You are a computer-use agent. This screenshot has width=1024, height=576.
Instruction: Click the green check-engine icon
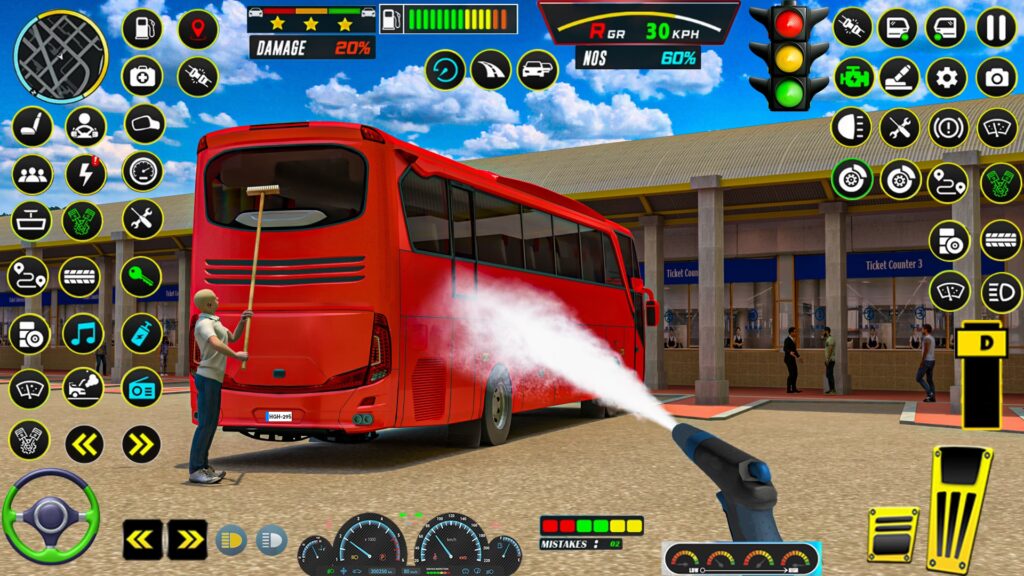click(853, 77)
